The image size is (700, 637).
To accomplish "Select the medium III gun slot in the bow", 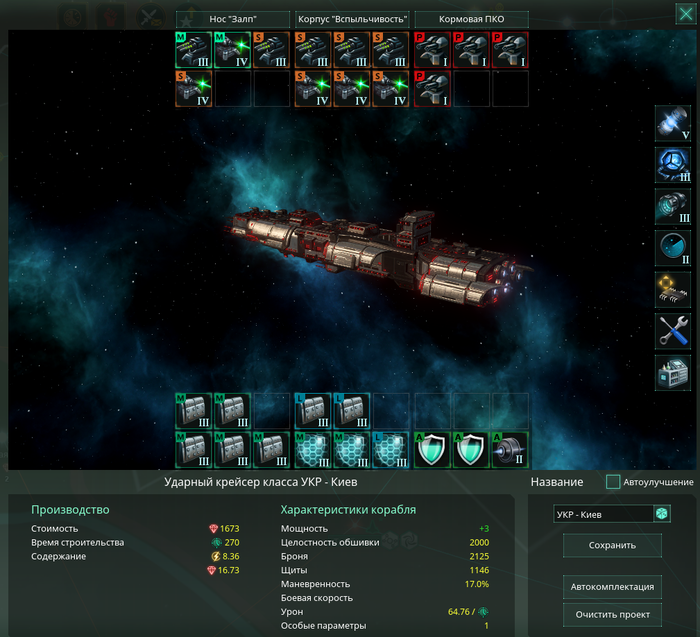I will click(x=194, y=50).
